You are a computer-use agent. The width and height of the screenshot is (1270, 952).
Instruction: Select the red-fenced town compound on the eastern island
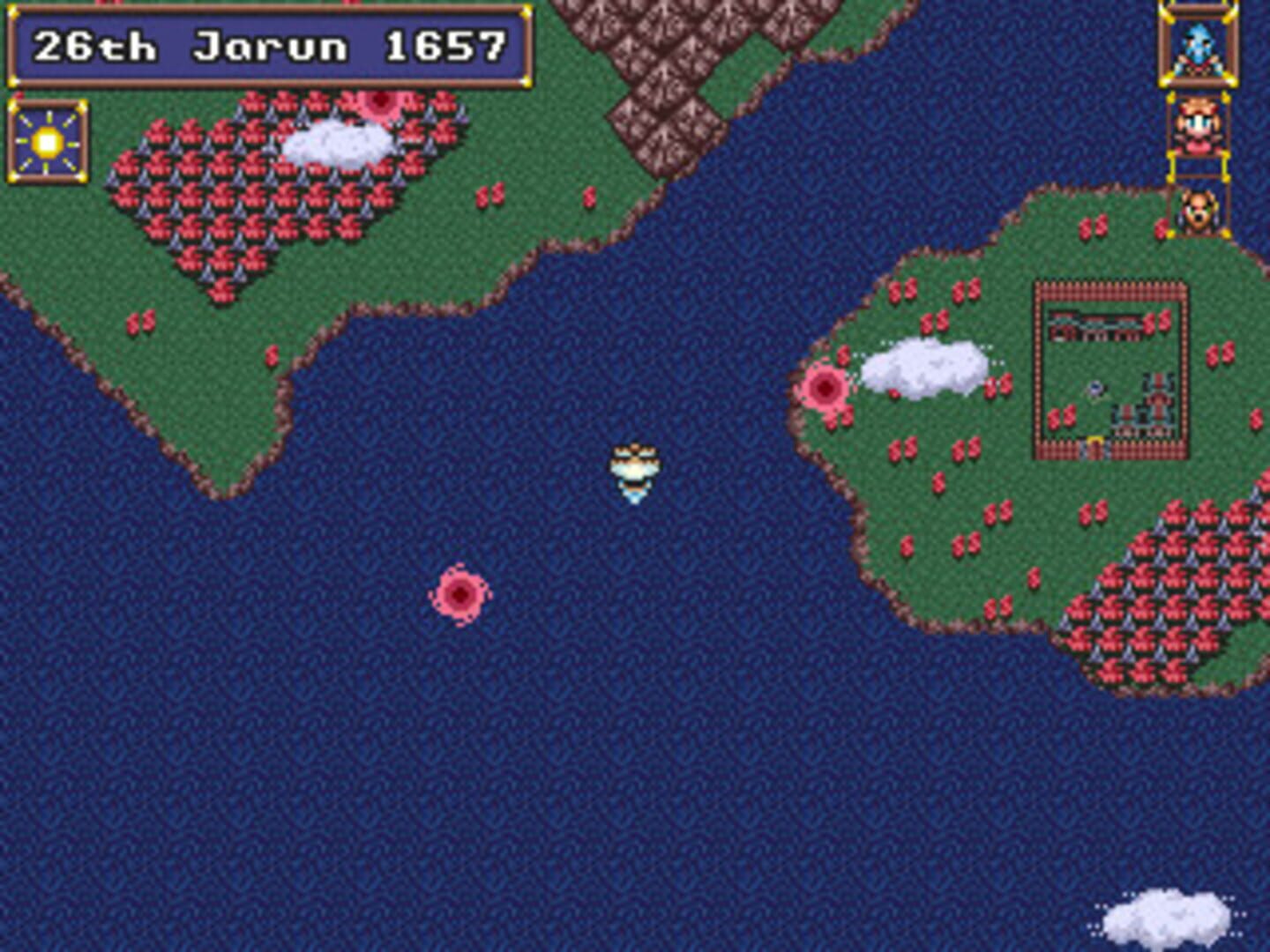coord(1111,370)
